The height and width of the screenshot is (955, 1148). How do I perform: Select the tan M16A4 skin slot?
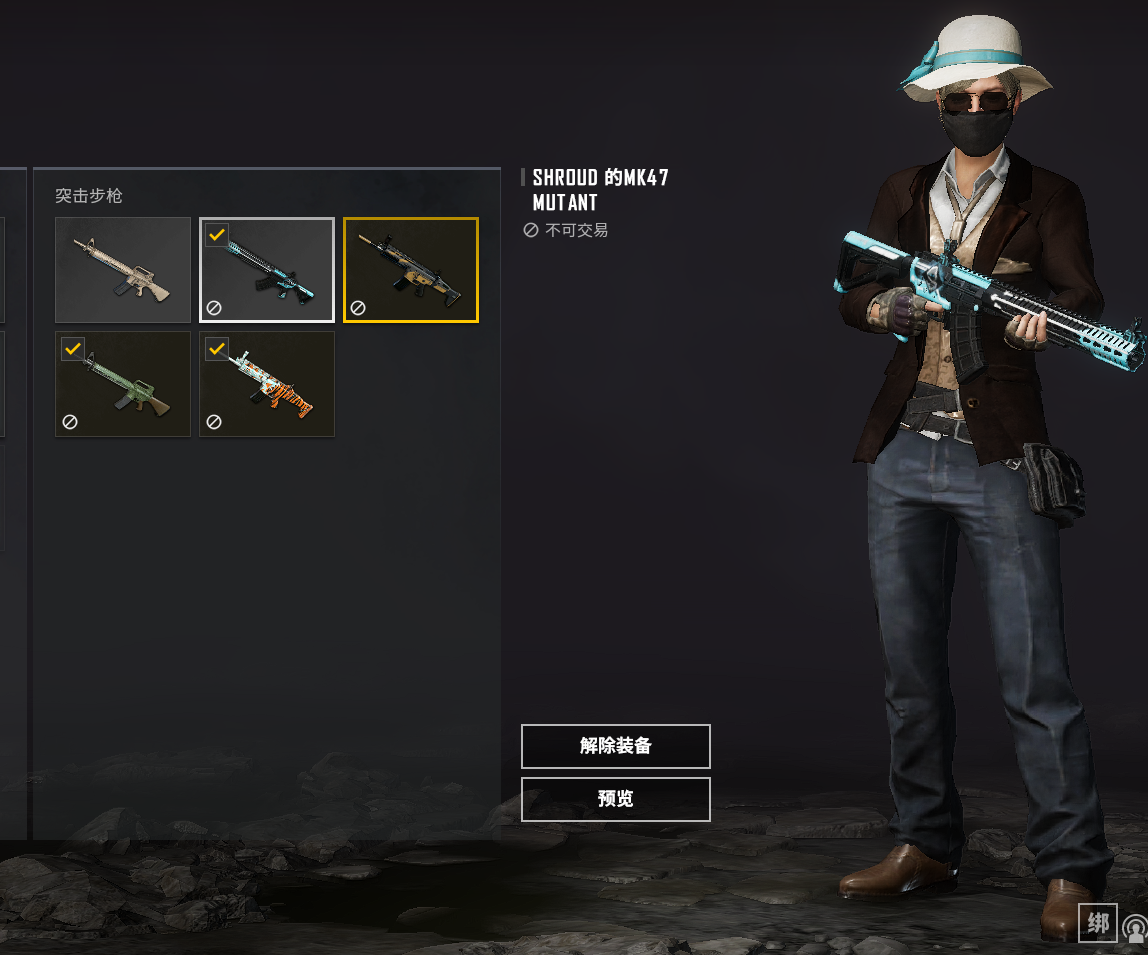pyautogui.click(x=123, y=270)
